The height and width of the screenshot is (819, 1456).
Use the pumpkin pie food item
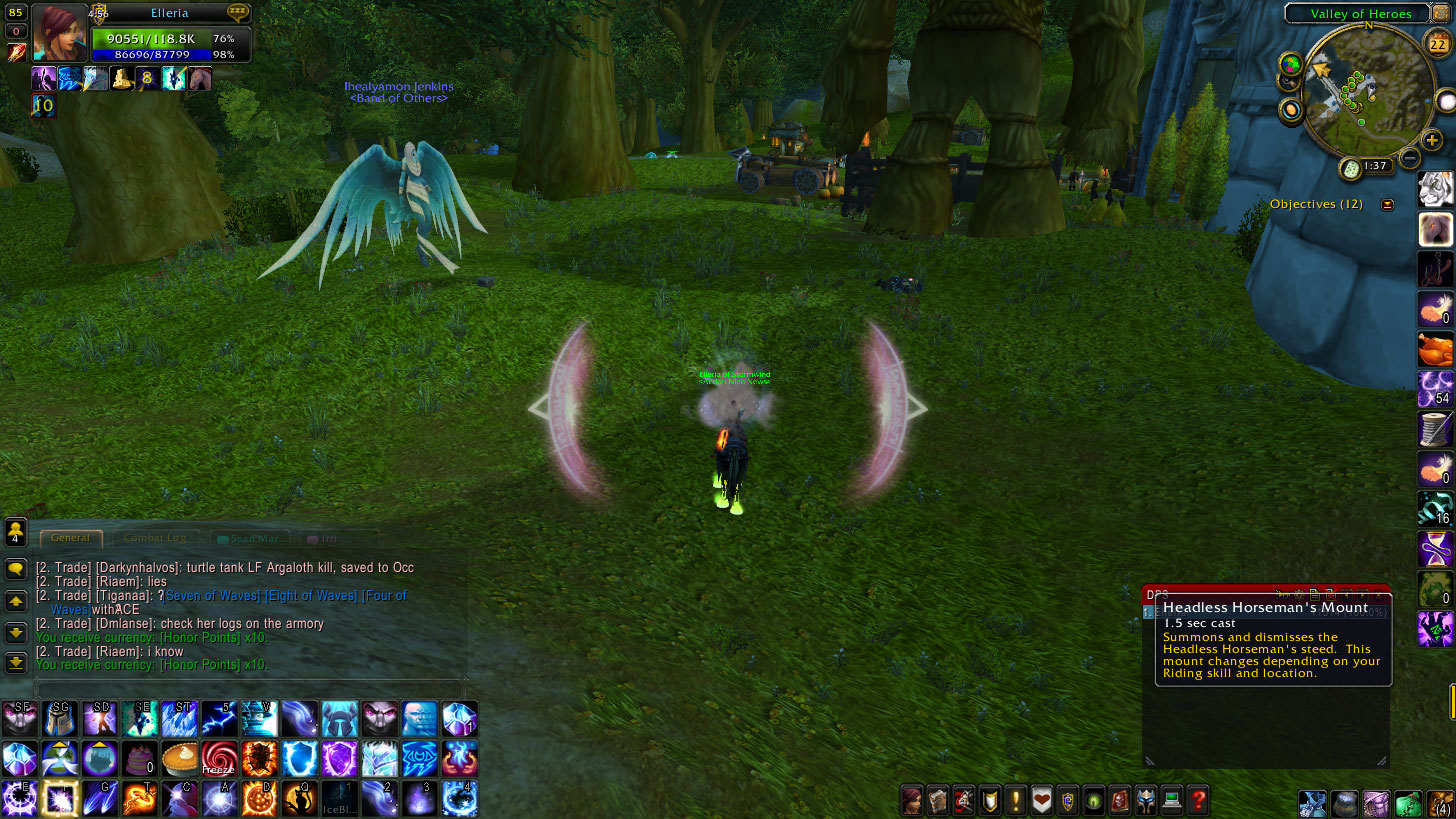180,759
